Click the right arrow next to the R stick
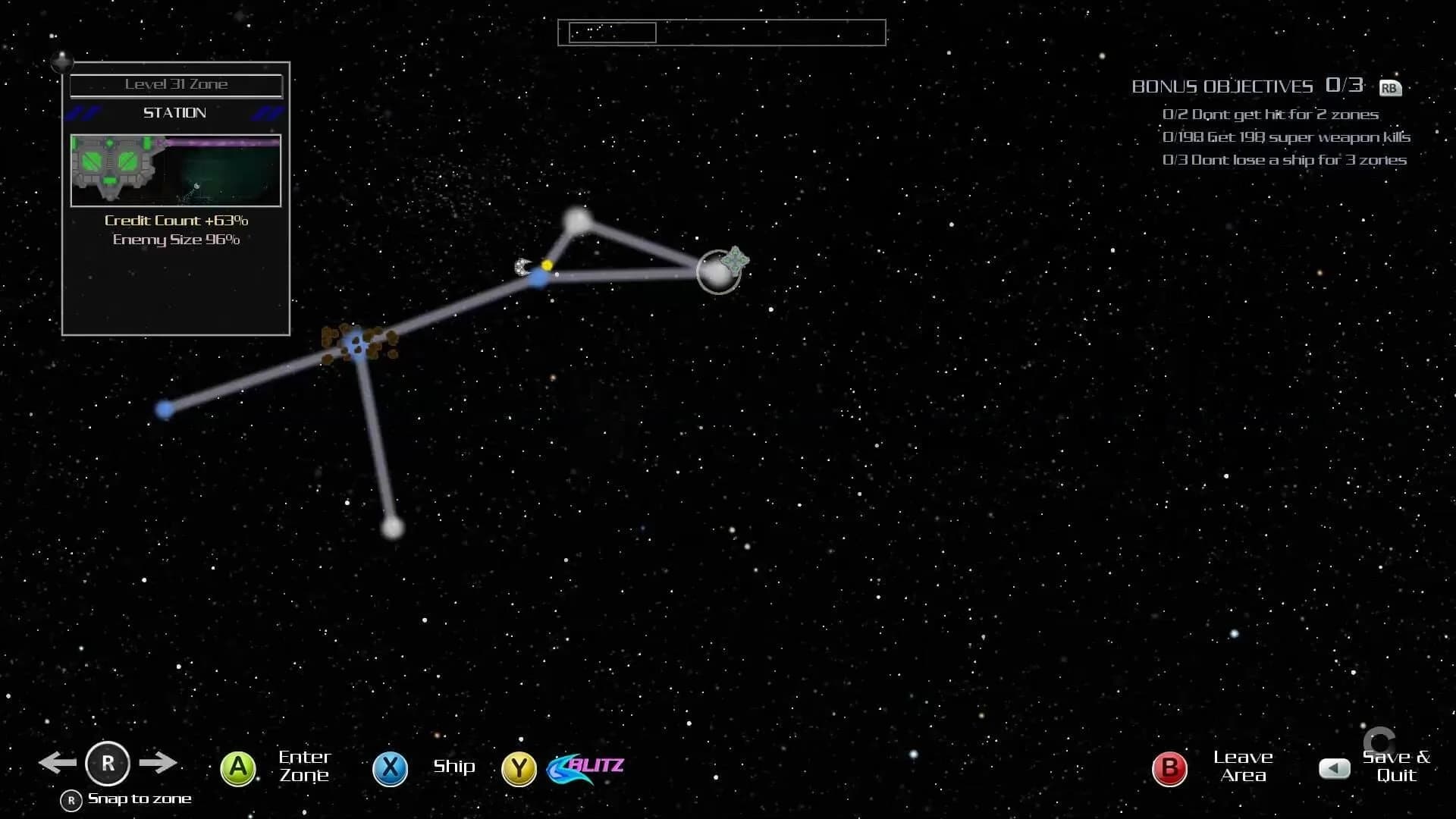The image size is (1456, 819). click(x=160, y=763)
